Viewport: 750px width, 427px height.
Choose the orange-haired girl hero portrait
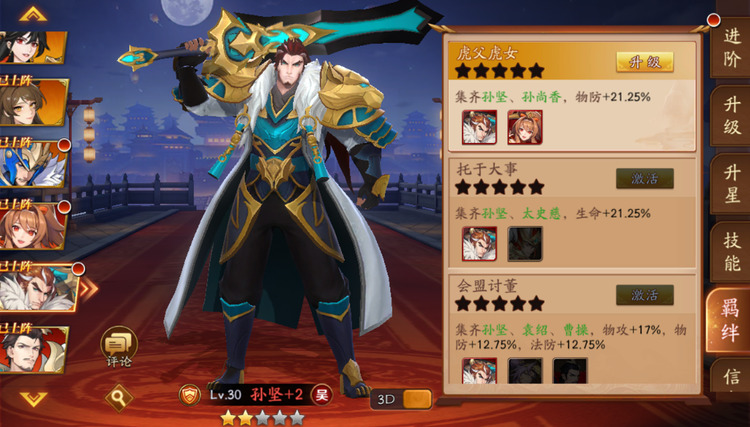34,228
